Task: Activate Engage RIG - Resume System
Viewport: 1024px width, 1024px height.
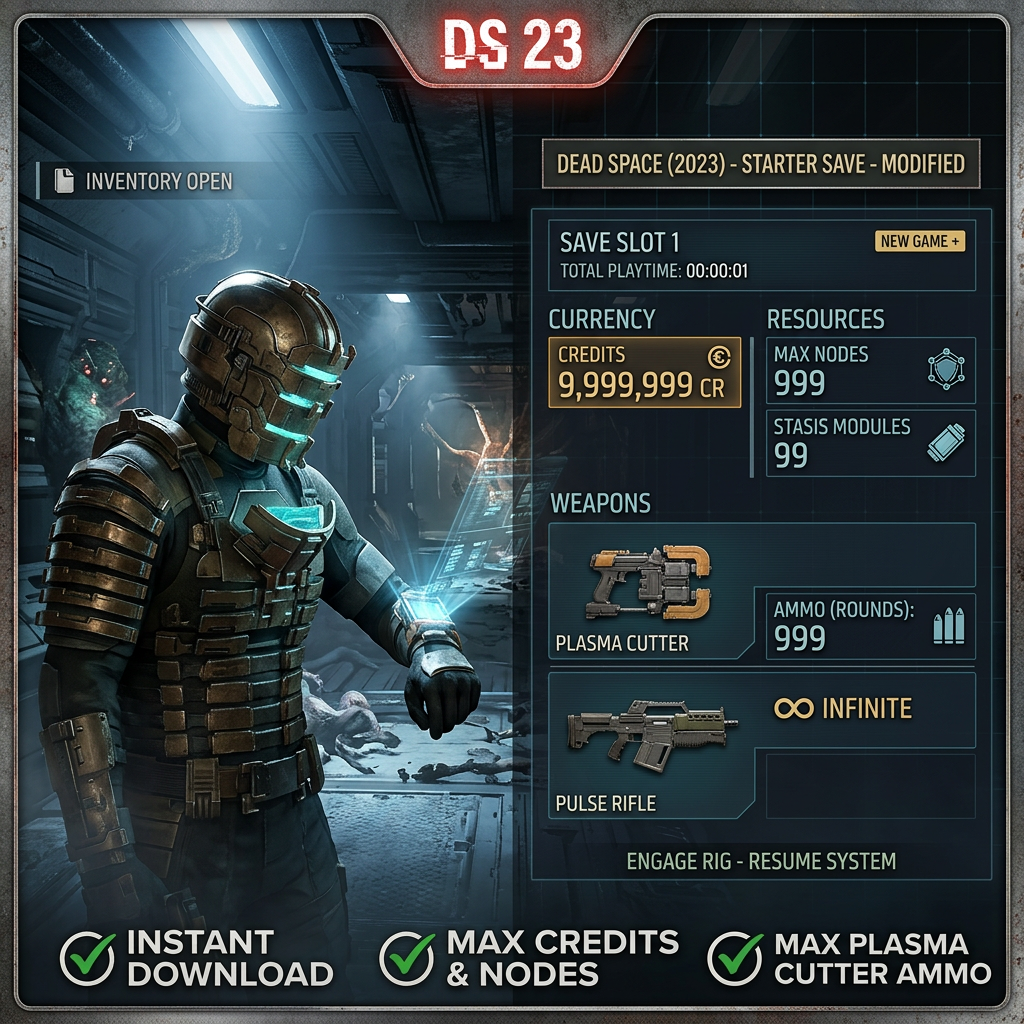Action: pyautogui.click(x=761, y=860)
